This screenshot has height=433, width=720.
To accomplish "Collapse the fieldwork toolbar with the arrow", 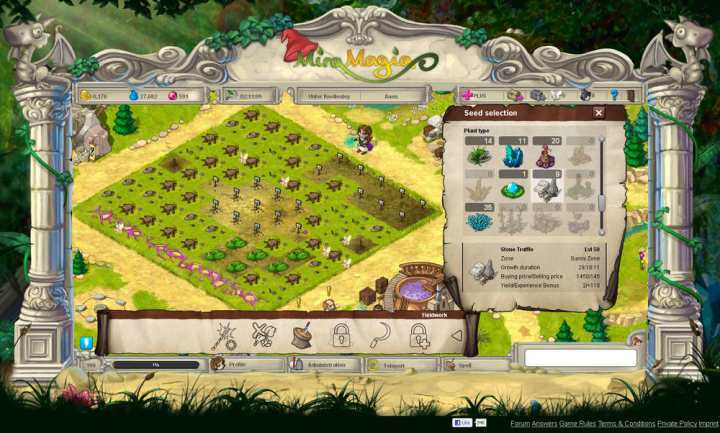I will (457, 336).
